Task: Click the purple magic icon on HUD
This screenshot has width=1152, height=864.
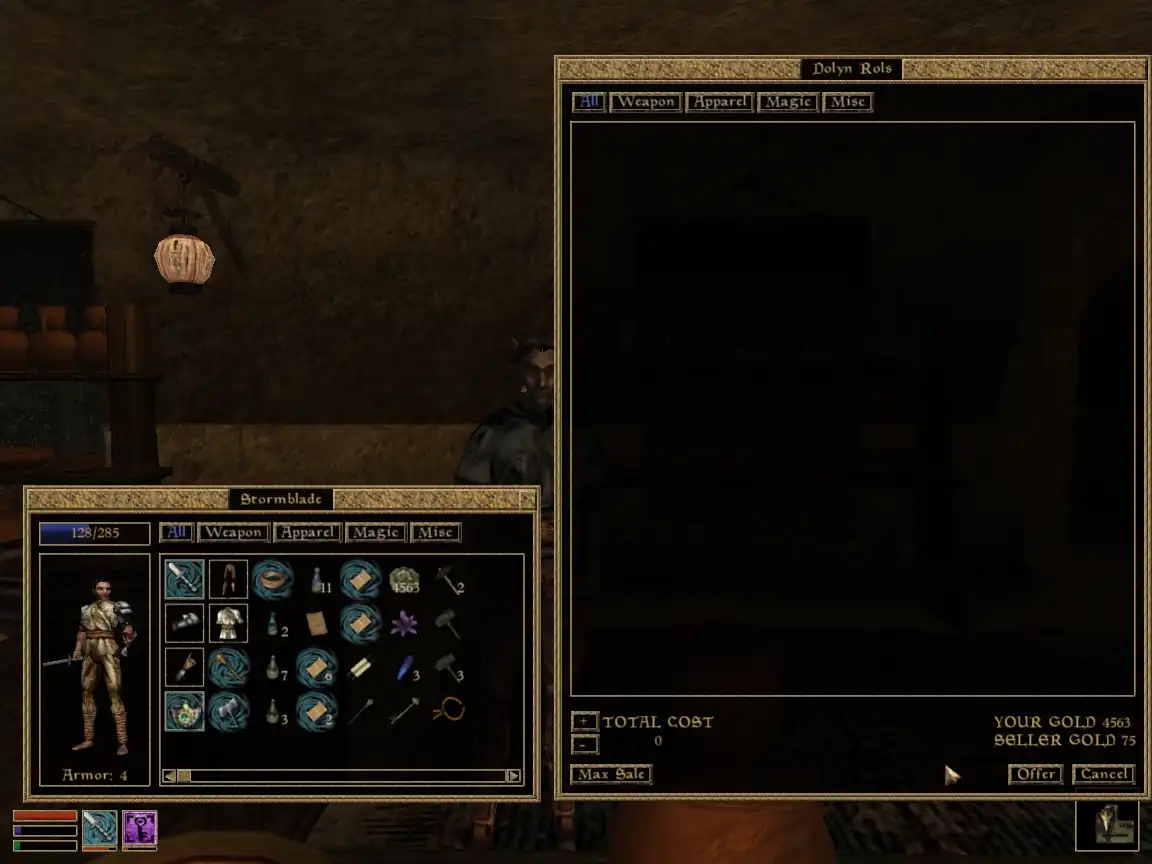Action: point(140,829)
